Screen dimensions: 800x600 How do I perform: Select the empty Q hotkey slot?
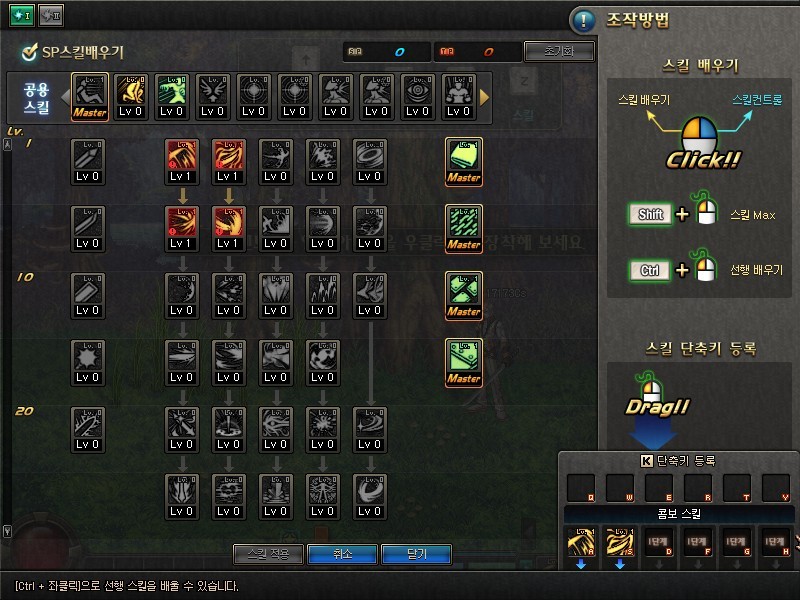coord(582,489)
